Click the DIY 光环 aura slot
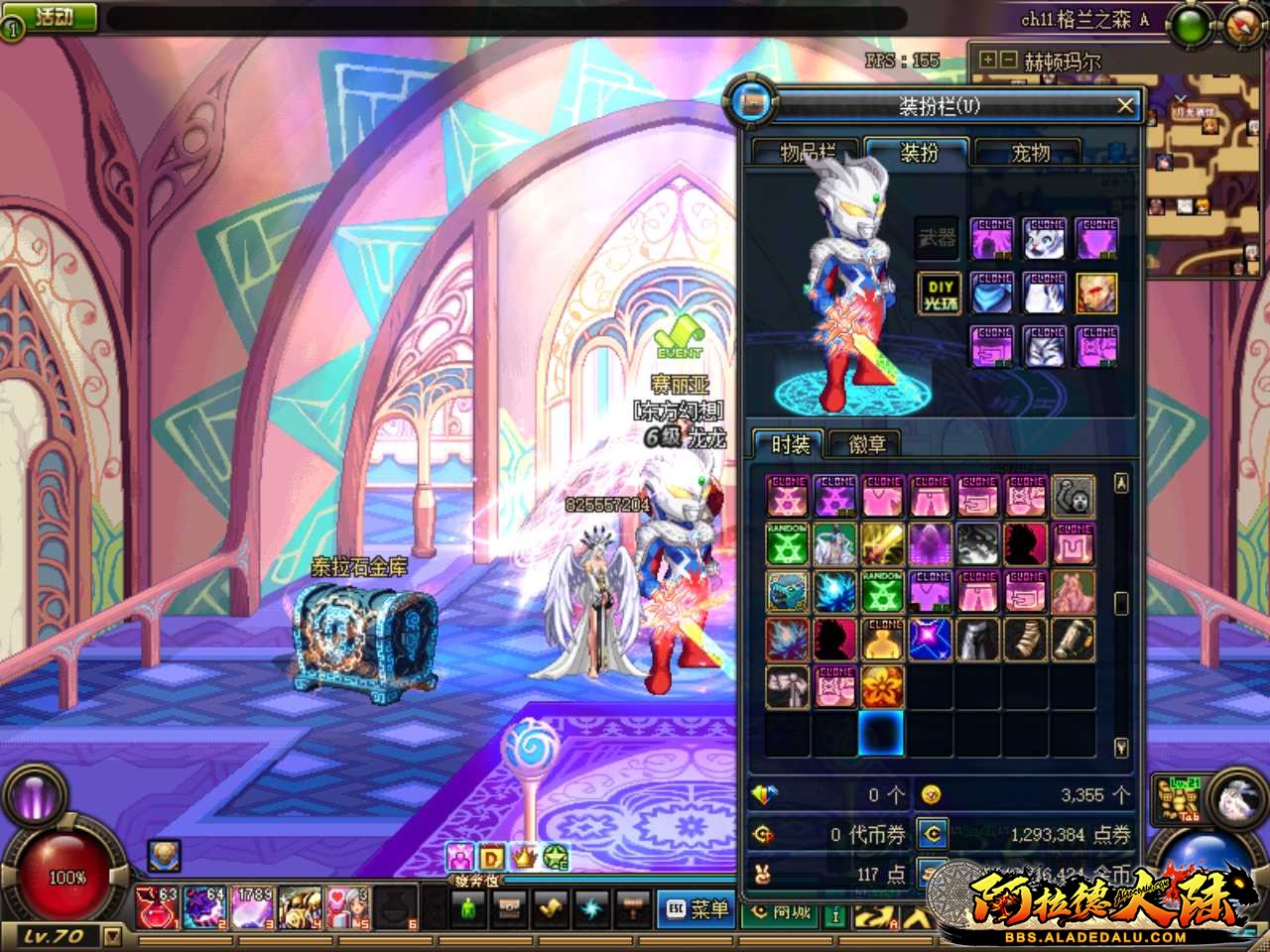 [x=938, y=294]
